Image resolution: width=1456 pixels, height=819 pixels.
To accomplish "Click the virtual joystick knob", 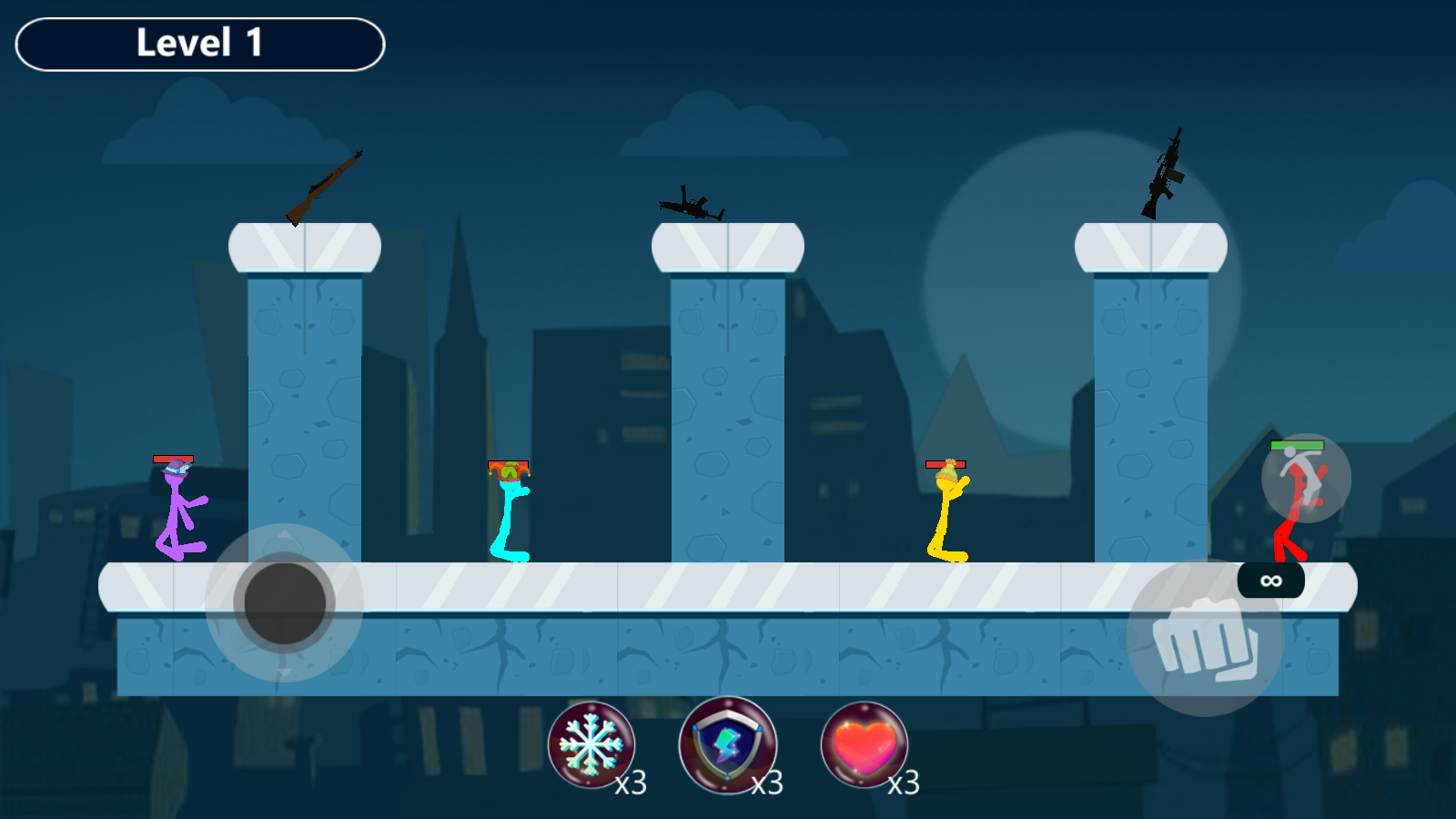I will click(285, 602).
